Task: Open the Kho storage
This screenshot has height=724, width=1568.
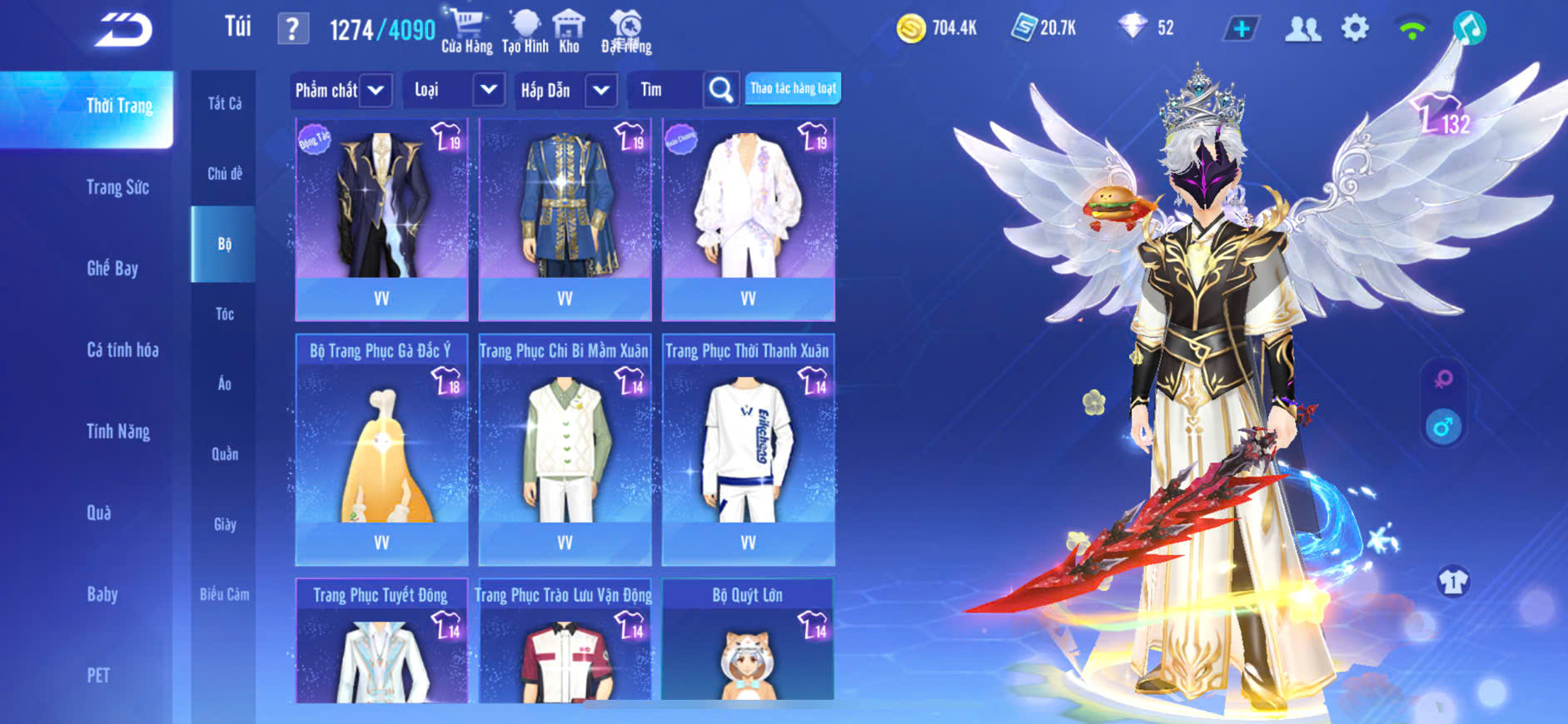Action: (569, 32)
